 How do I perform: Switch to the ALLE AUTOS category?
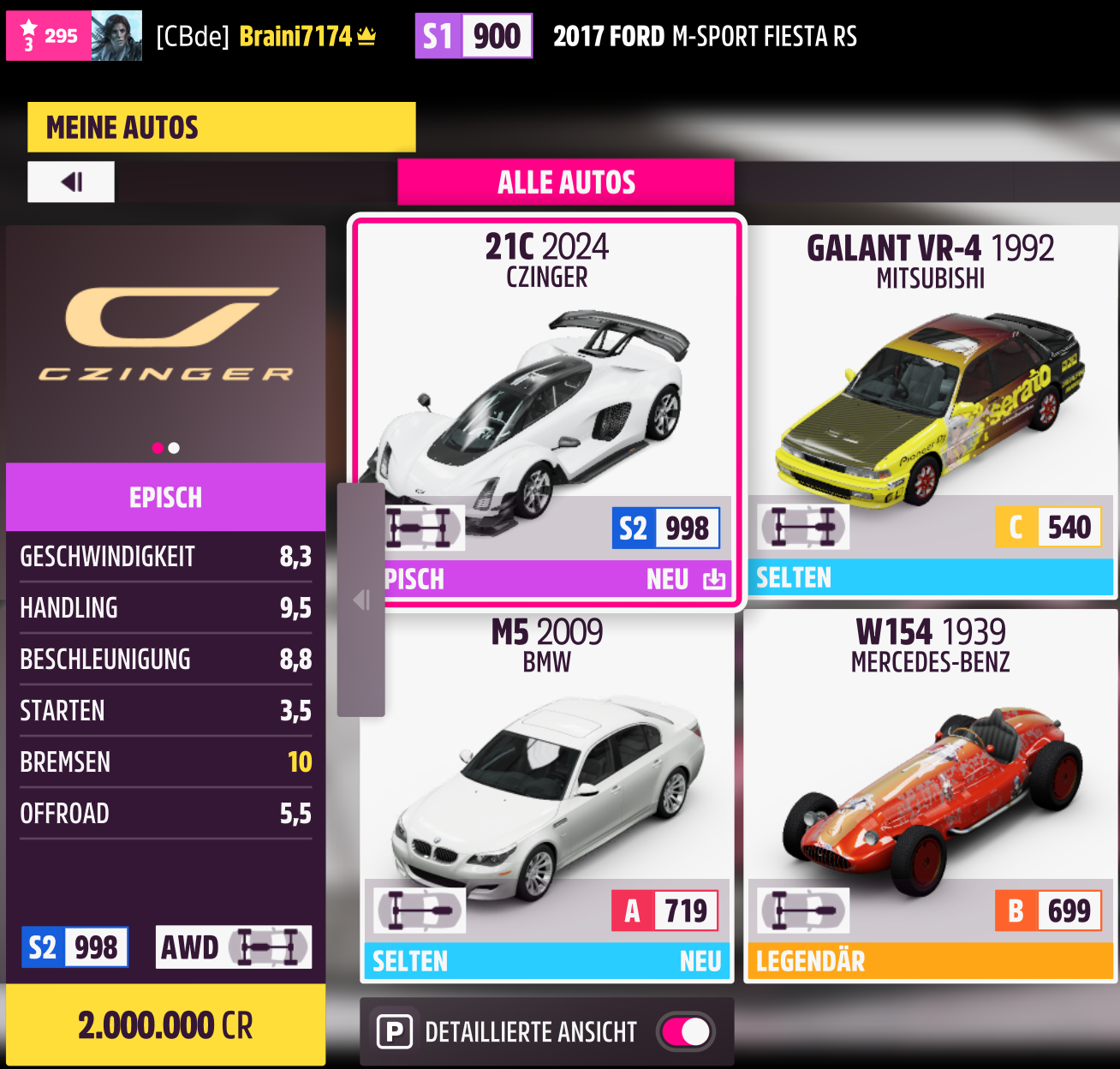pos(565,181)
